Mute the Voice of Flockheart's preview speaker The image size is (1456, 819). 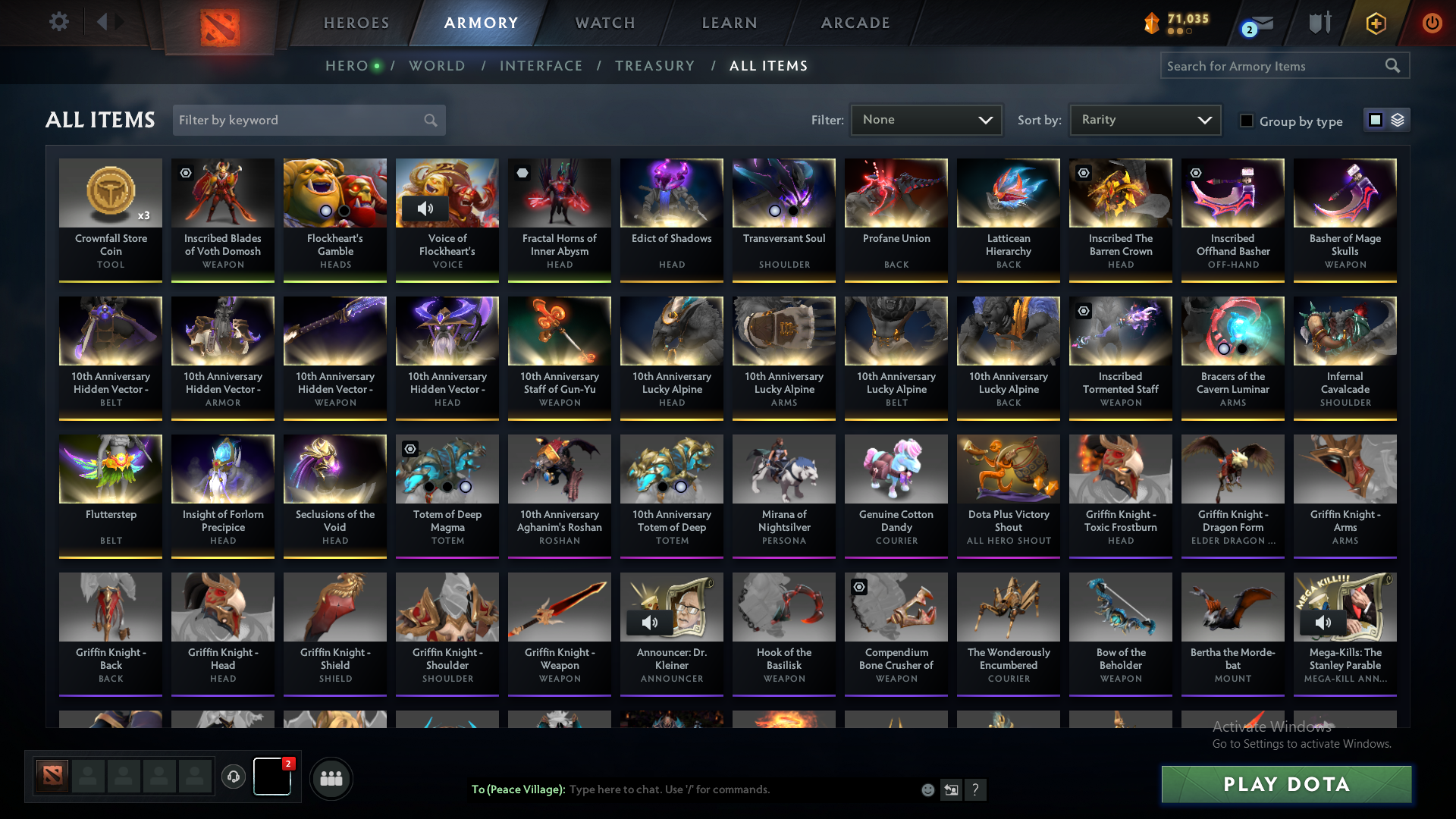coord(425,209)
